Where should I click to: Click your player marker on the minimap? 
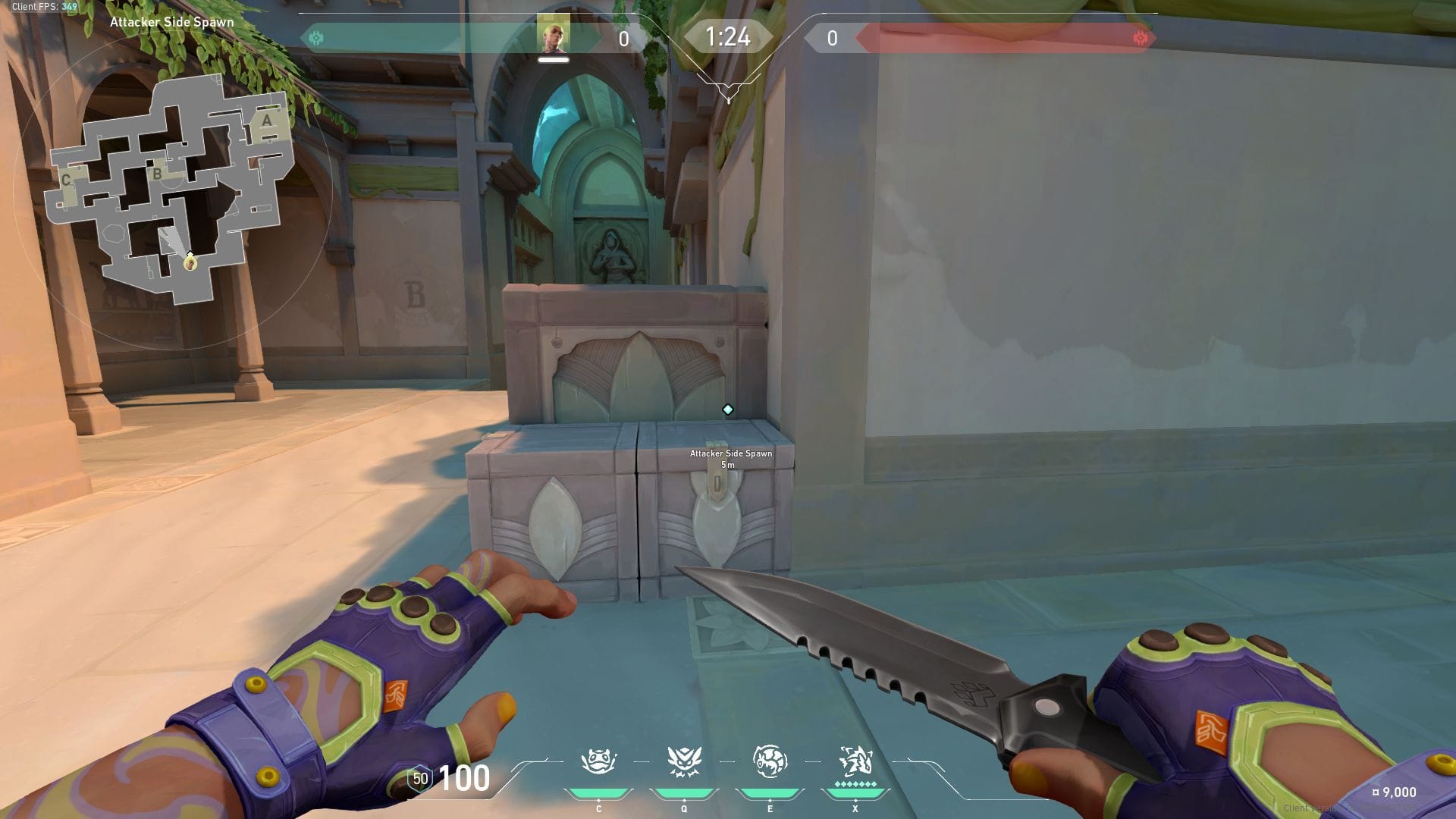[x=190, y=262]
